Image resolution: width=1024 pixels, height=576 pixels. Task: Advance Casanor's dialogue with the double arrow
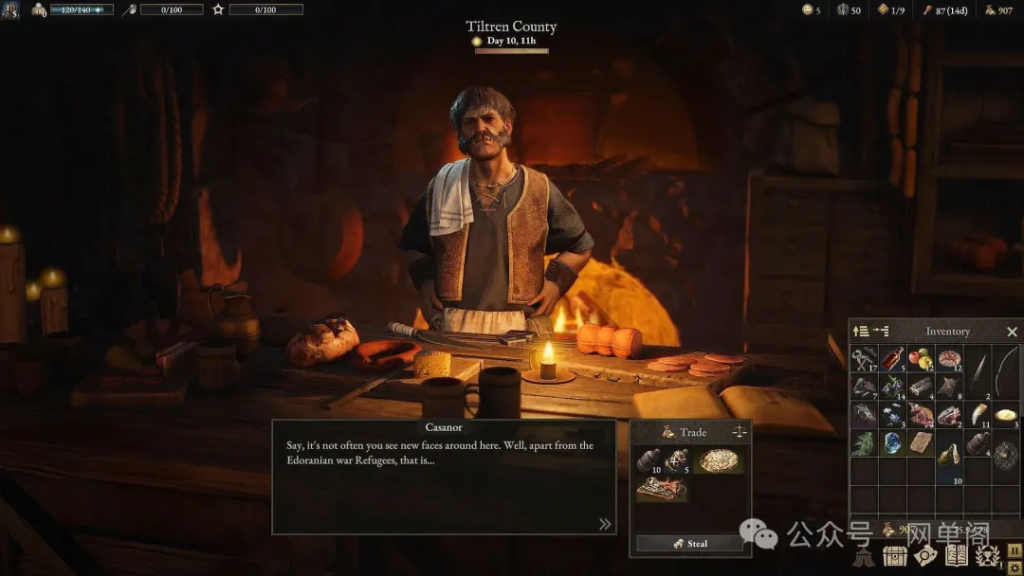click(x=604, y=523)
